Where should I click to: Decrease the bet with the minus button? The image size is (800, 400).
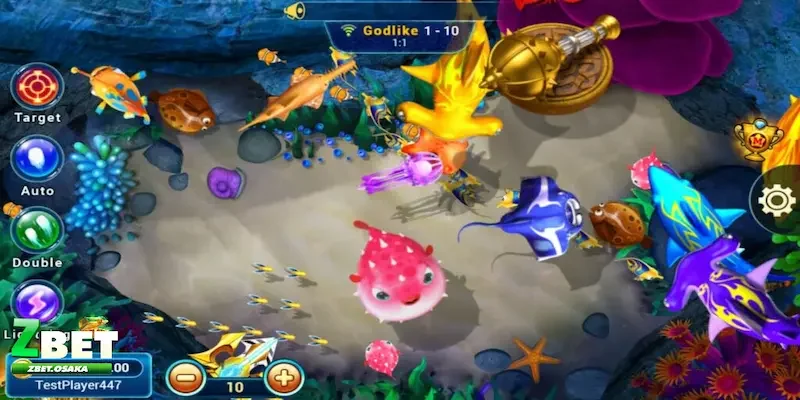186,378
